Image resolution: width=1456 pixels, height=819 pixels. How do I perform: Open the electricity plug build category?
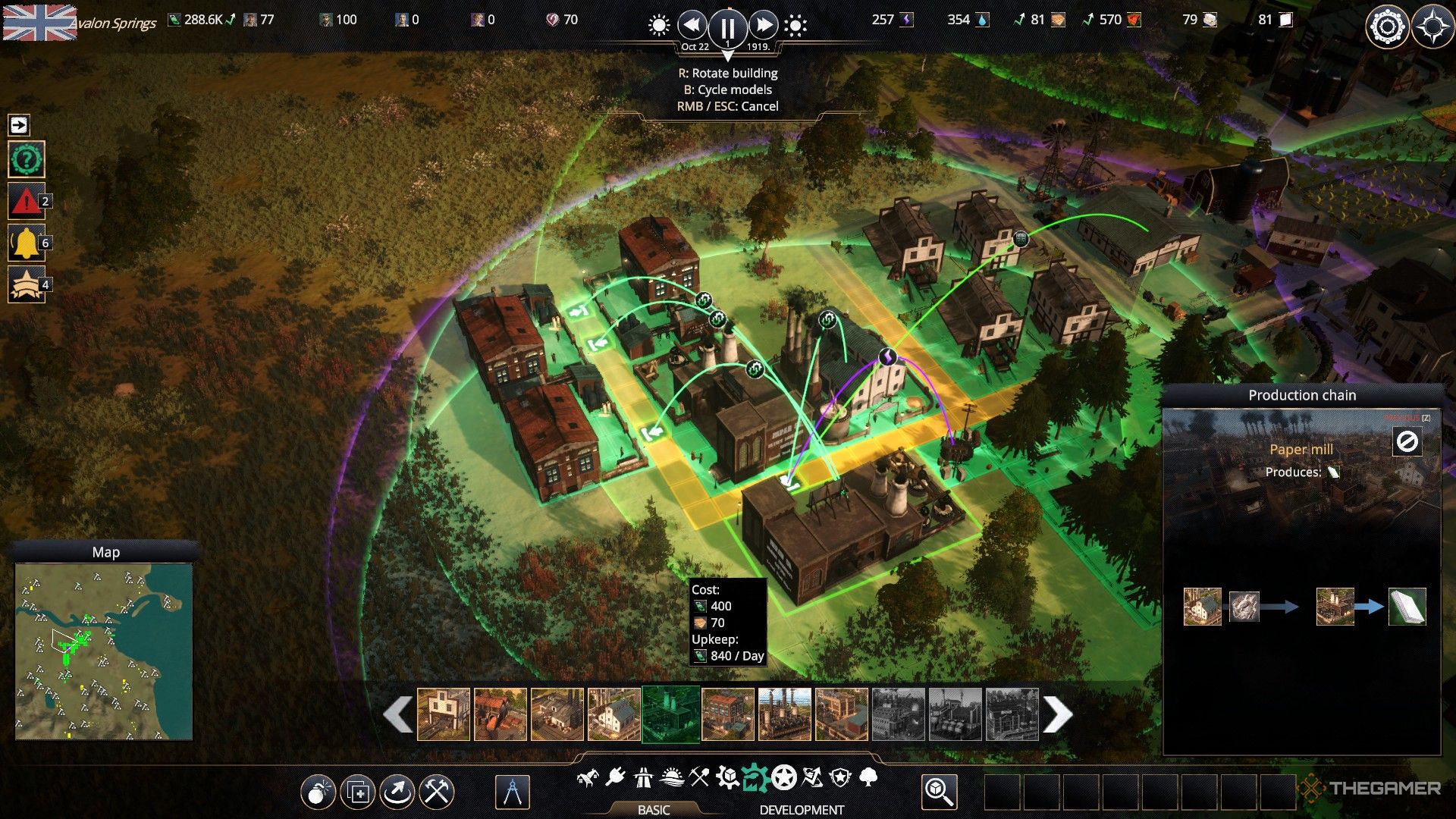(x=615, y=777)
